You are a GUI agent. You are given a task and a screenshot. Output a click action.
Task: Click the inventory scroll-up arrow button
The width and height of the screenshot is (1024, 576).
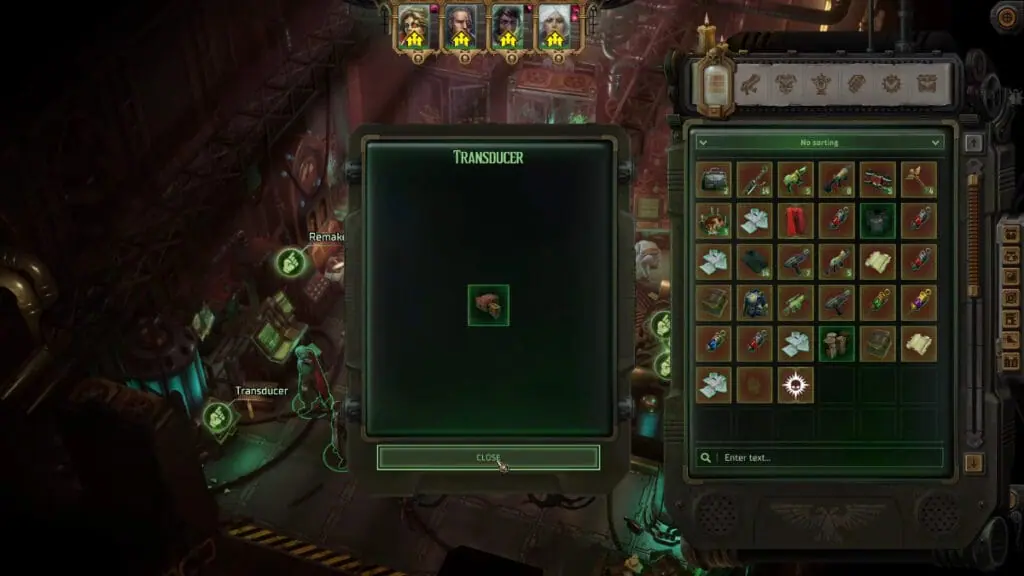click(974, 143)
